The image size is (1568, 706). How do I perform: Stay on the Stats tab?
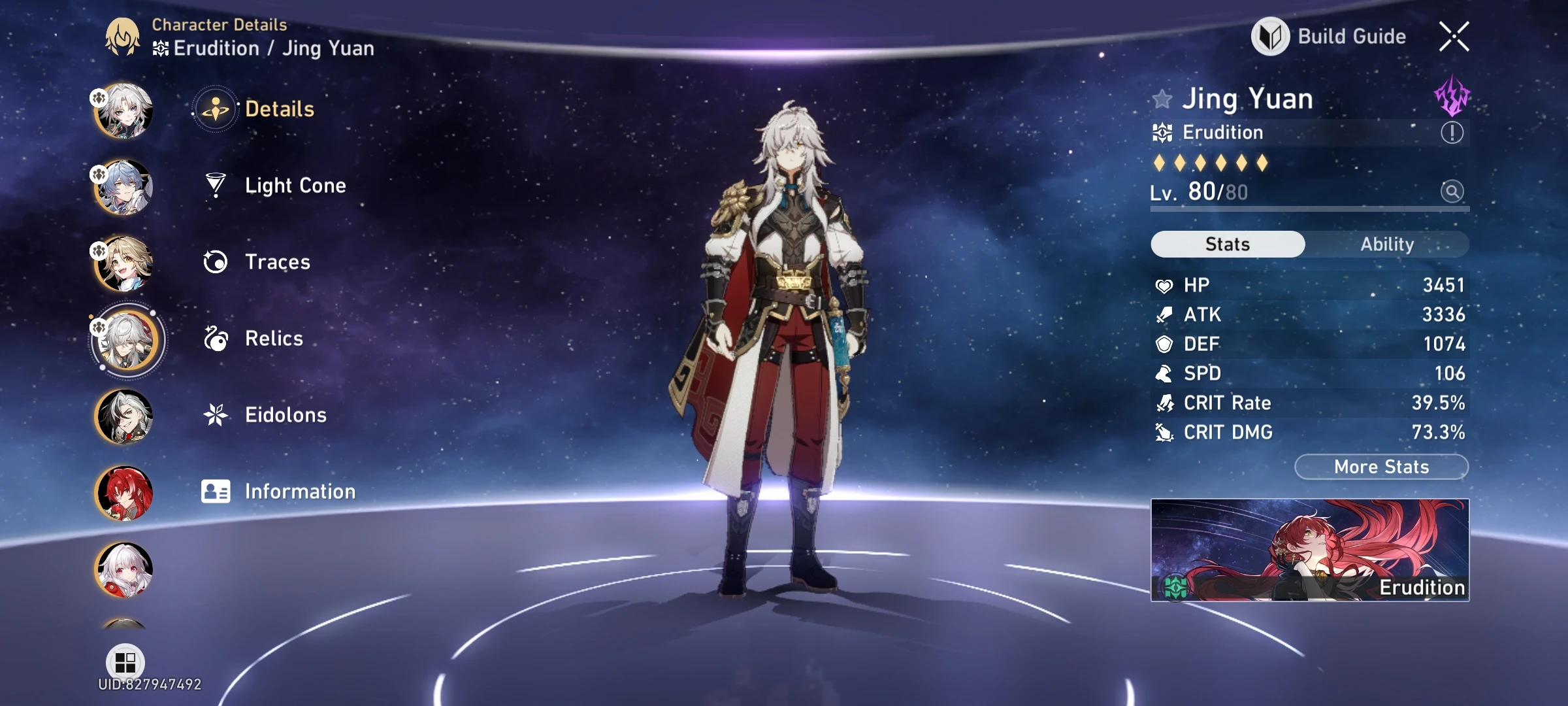click(1227, 243)
